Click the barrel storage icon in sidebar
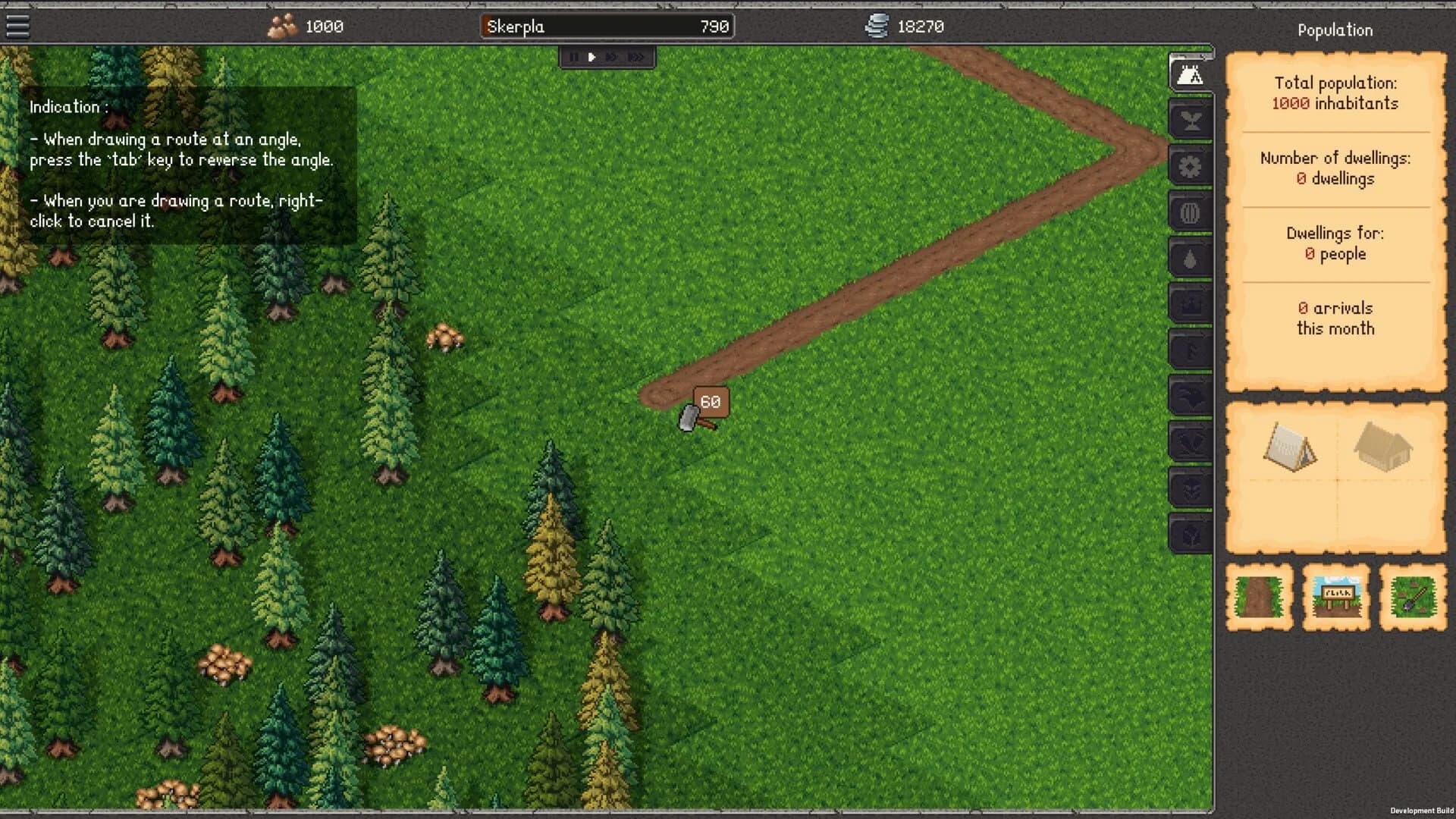1456x819 pixels. click(x=1190, y=213)
